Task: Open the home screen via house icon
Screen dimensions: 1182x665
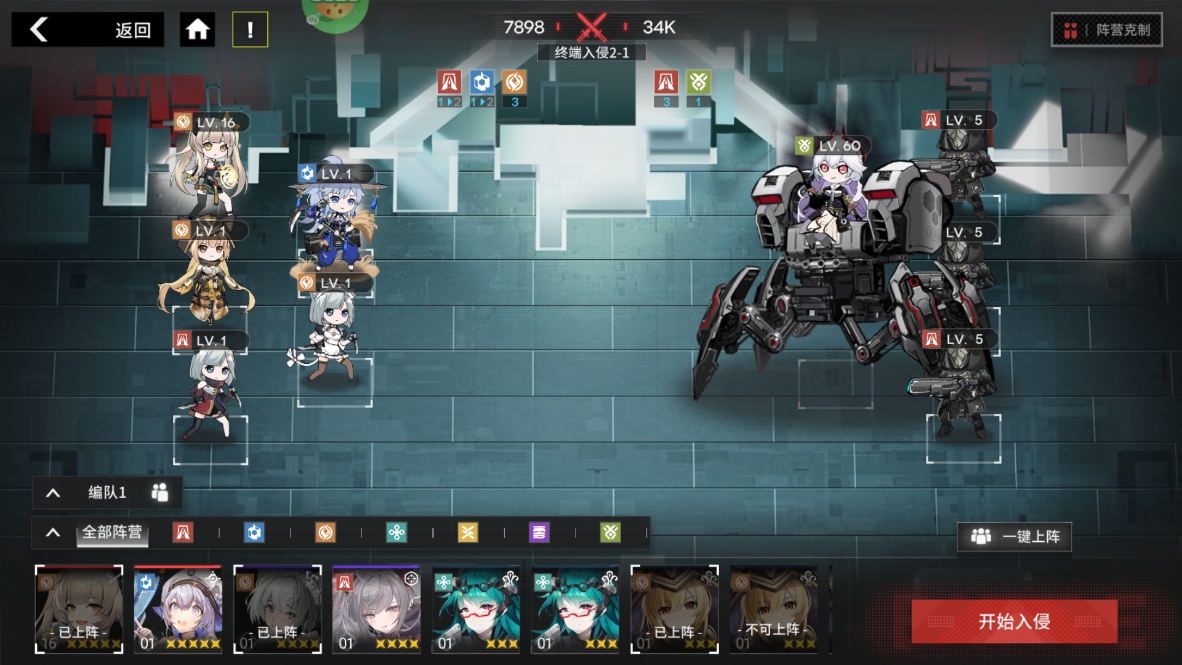Action: point(198,30)
